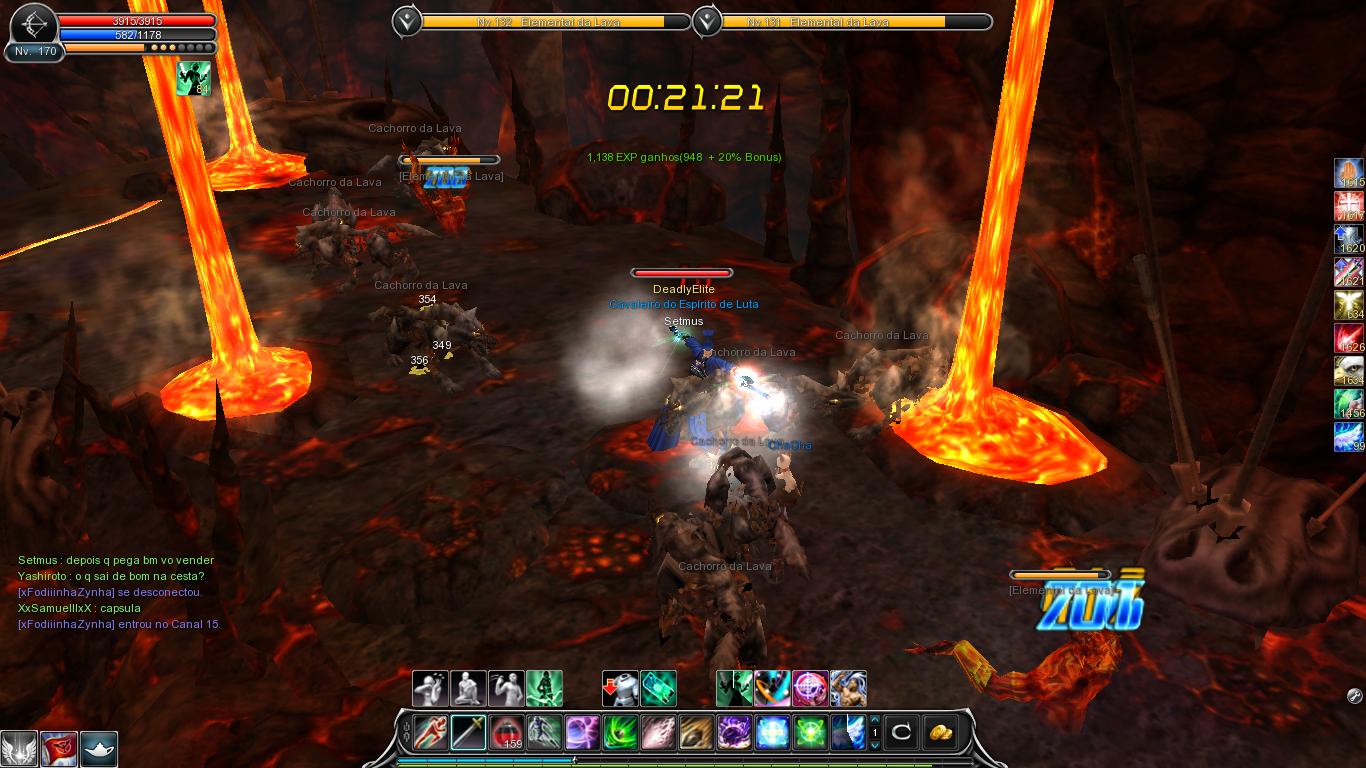Cast the dark purple vortex skill
Image resolution: width=1366 pixels, height=768 pixels.
pyautogui.click(x=734, y=732)
